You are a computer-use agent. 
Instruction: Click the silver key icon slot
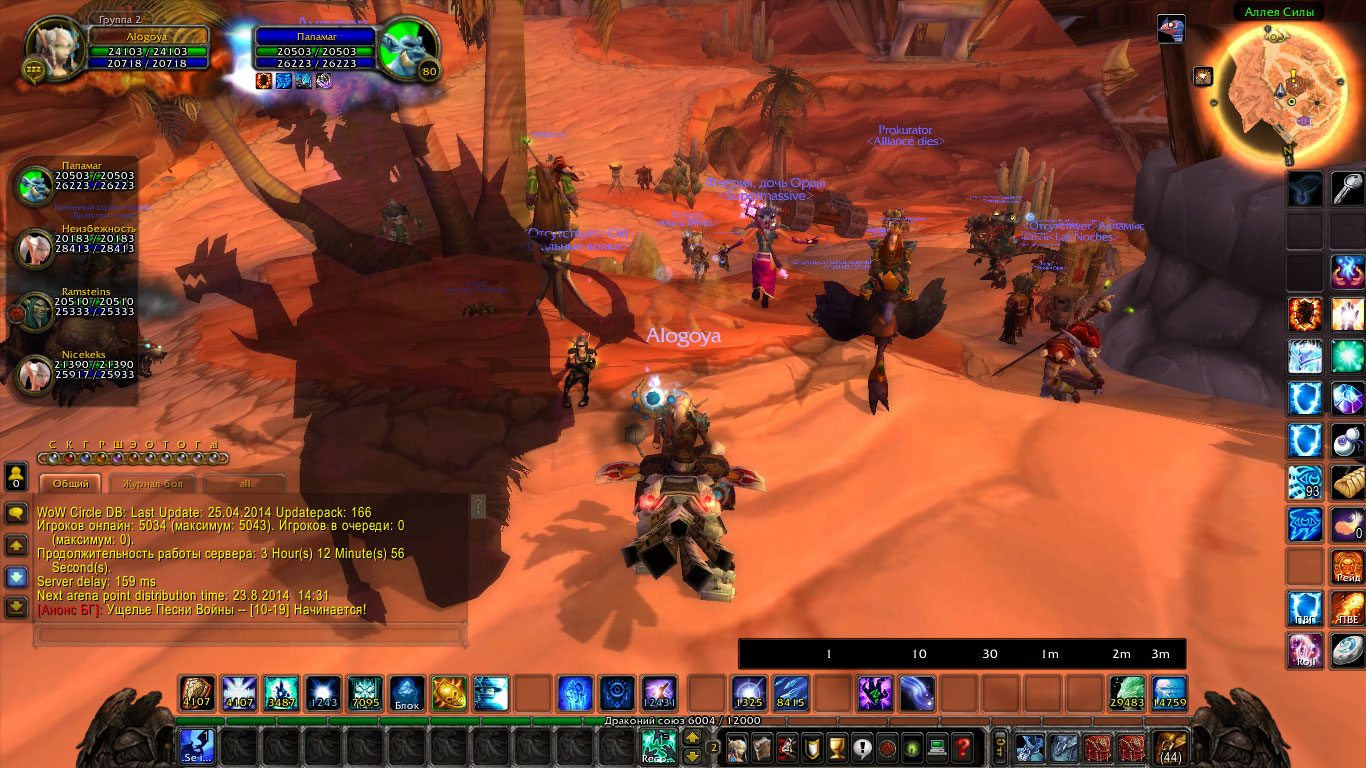pos(1347,189)
